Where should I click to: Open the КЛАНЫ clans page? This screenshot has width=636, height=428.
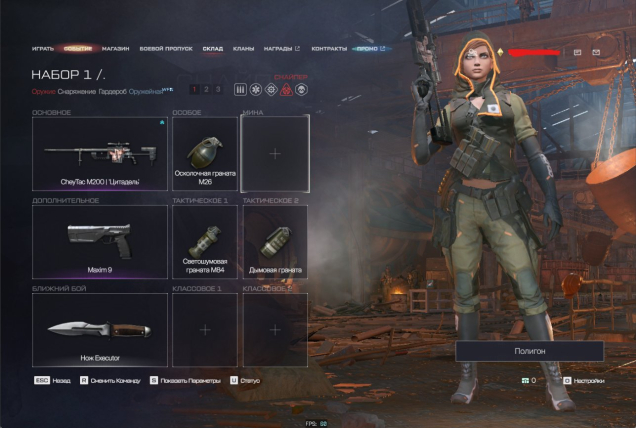pyautogui.click(x=243, y=48)
